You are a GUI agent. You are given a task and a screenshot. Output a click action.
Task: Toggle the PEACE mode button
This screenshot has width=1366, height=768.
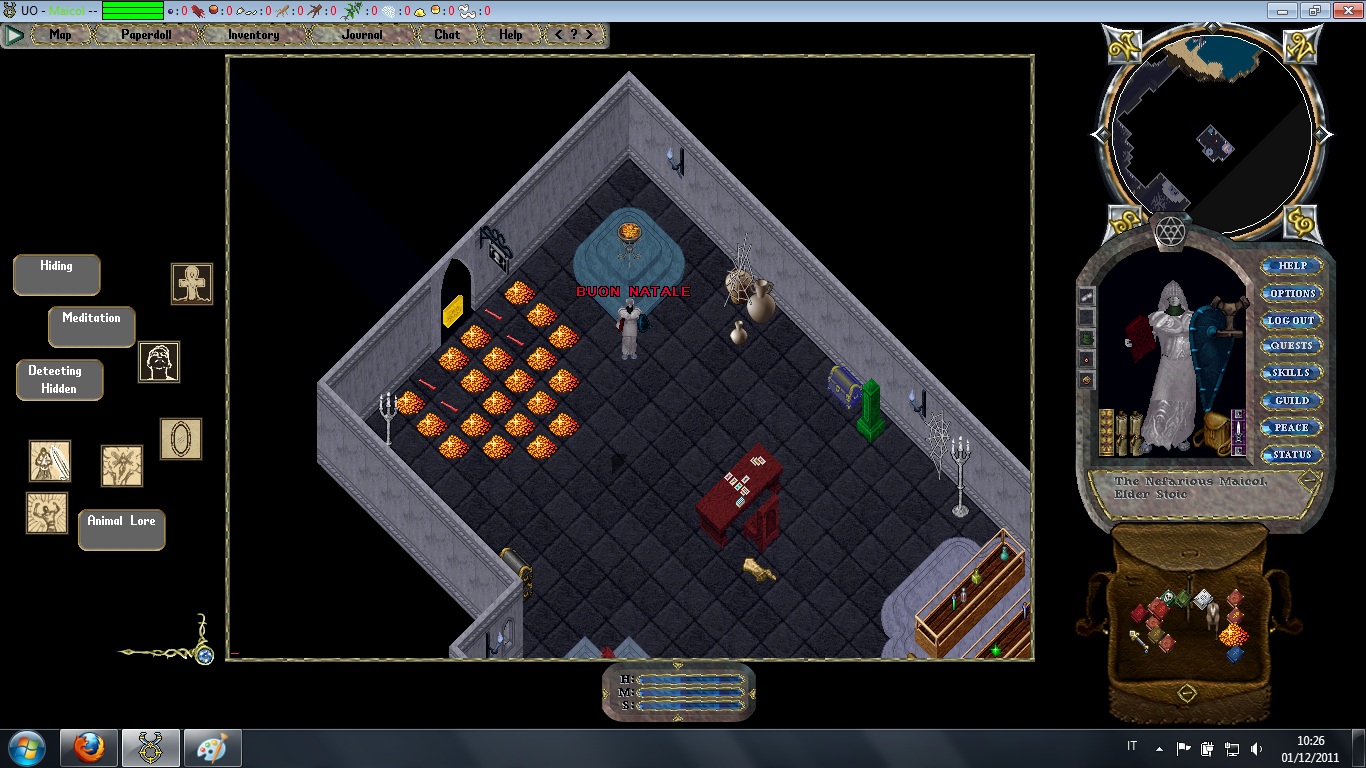tap(1292, 427)
